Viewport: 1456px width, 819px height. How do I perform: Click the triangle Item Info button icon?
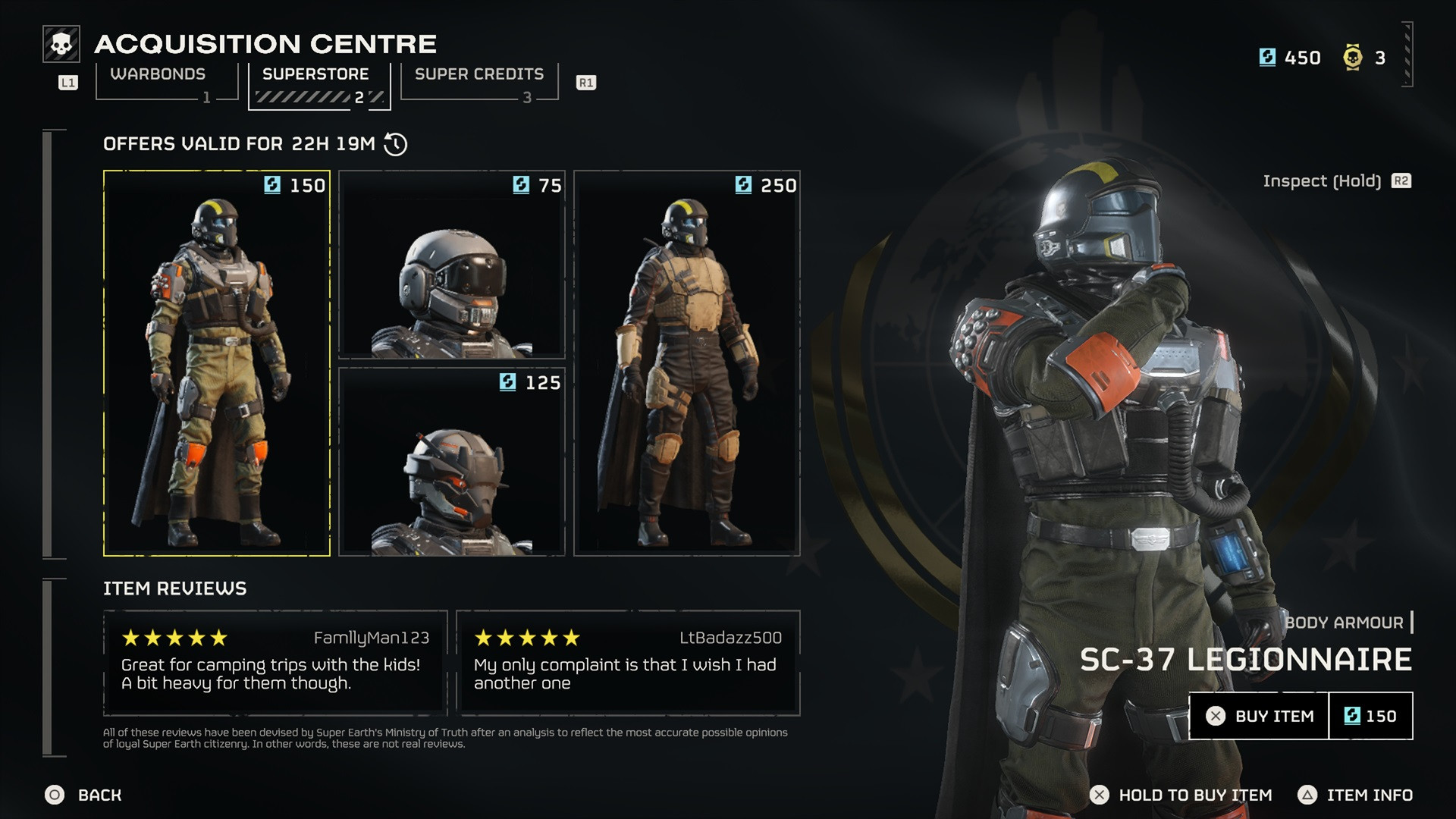pyautogui.click(x=1307, y=795)
